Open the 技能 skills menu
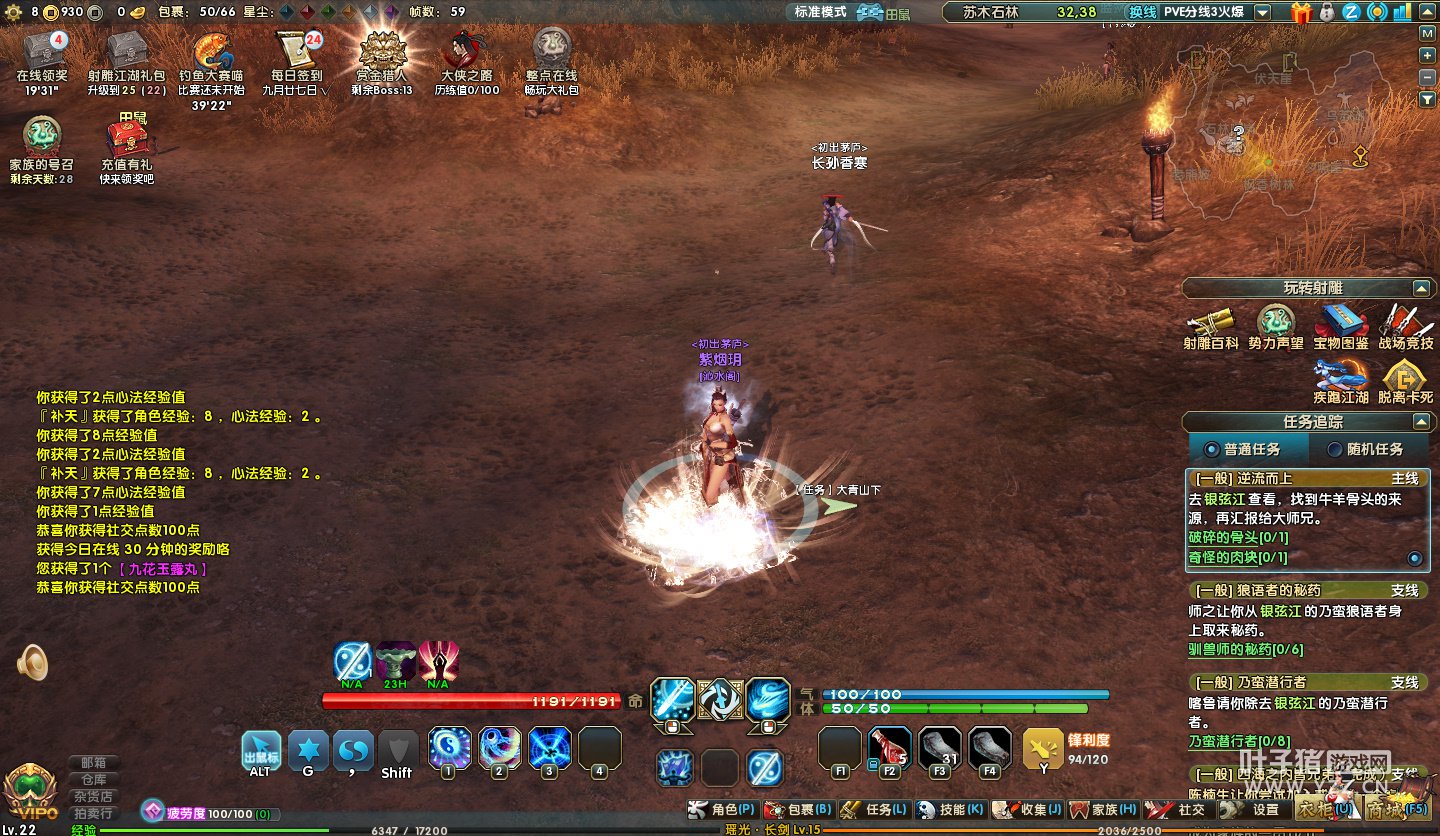 pos(950,809)
